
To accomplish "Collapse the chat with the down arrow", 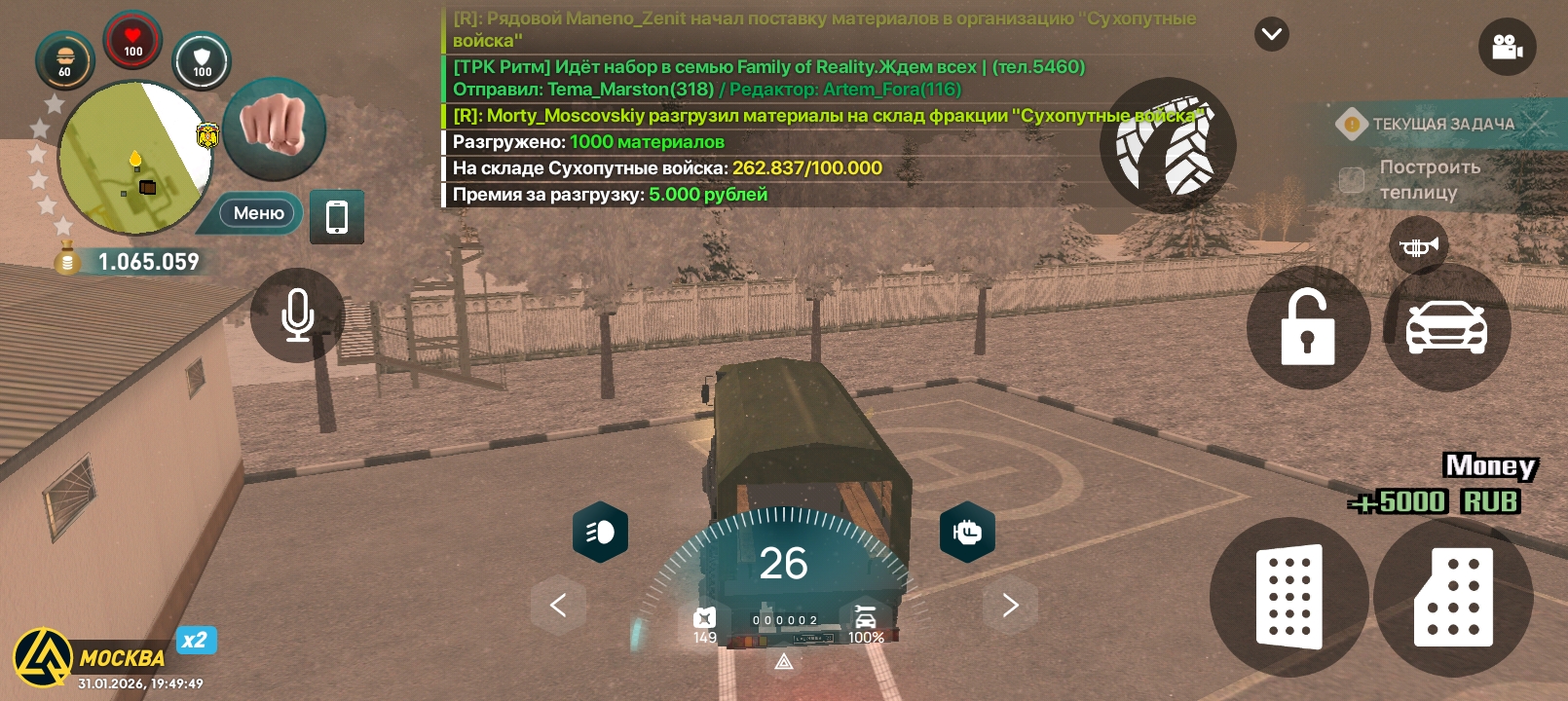I will click(x=1271, y=34).
